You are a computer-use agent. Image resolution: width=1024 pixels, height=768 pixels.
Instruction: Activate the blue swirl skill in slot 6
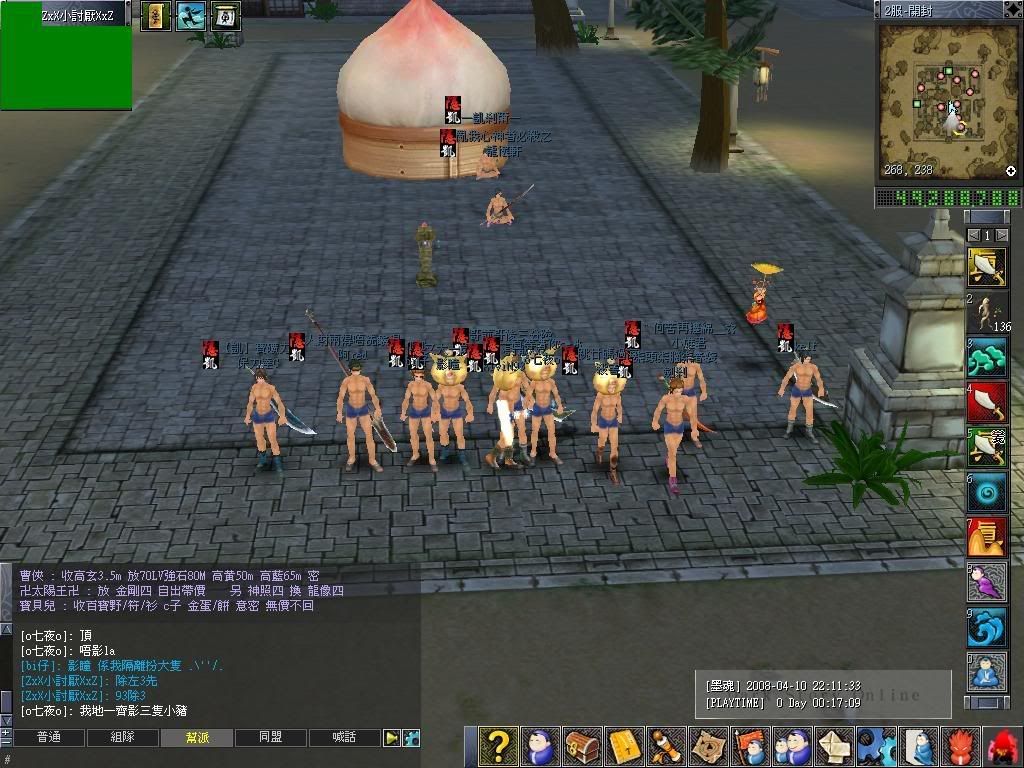[x=987, y=492]
